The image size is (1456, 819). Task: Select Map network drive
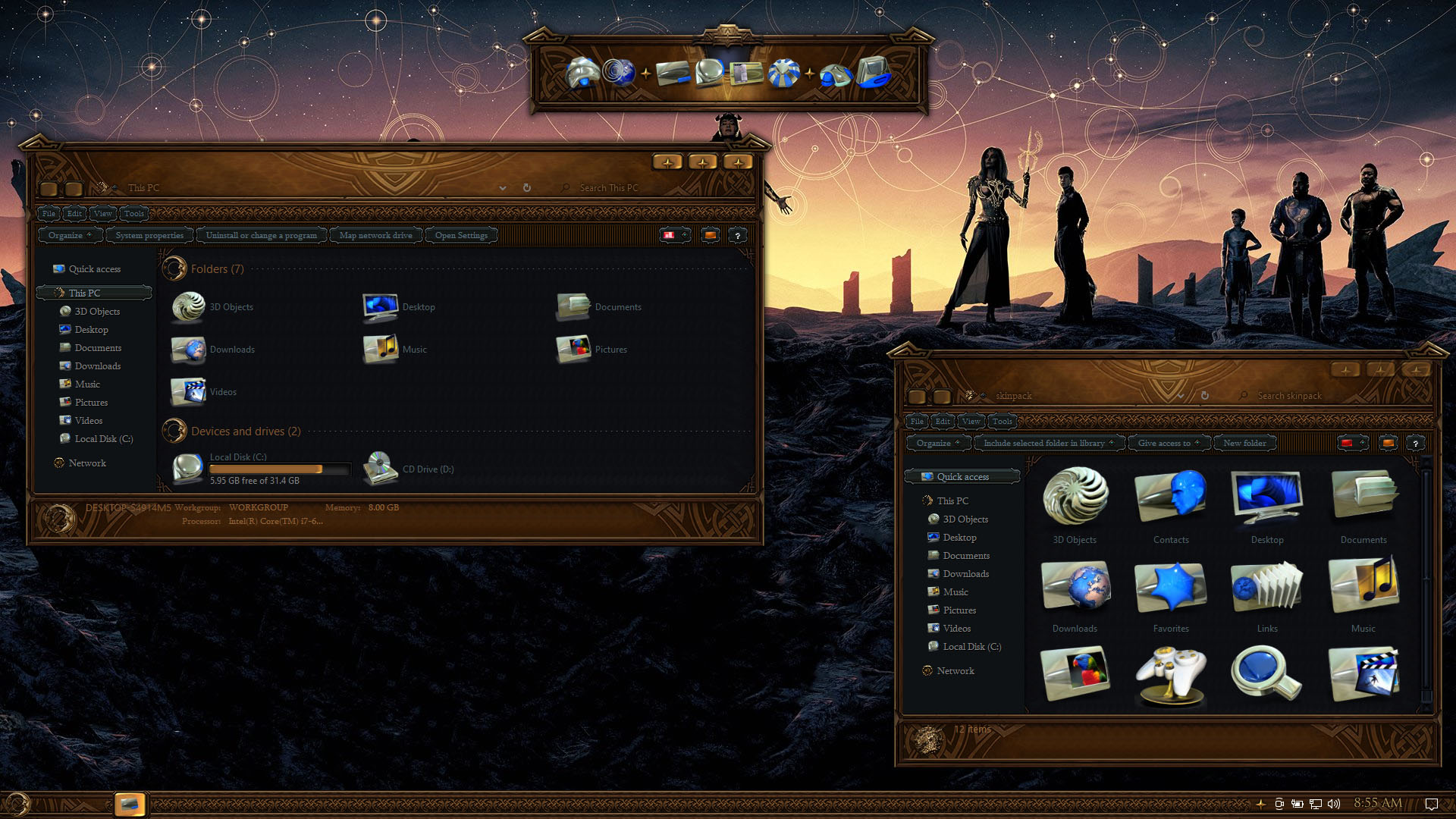click(x=375, y=235)
